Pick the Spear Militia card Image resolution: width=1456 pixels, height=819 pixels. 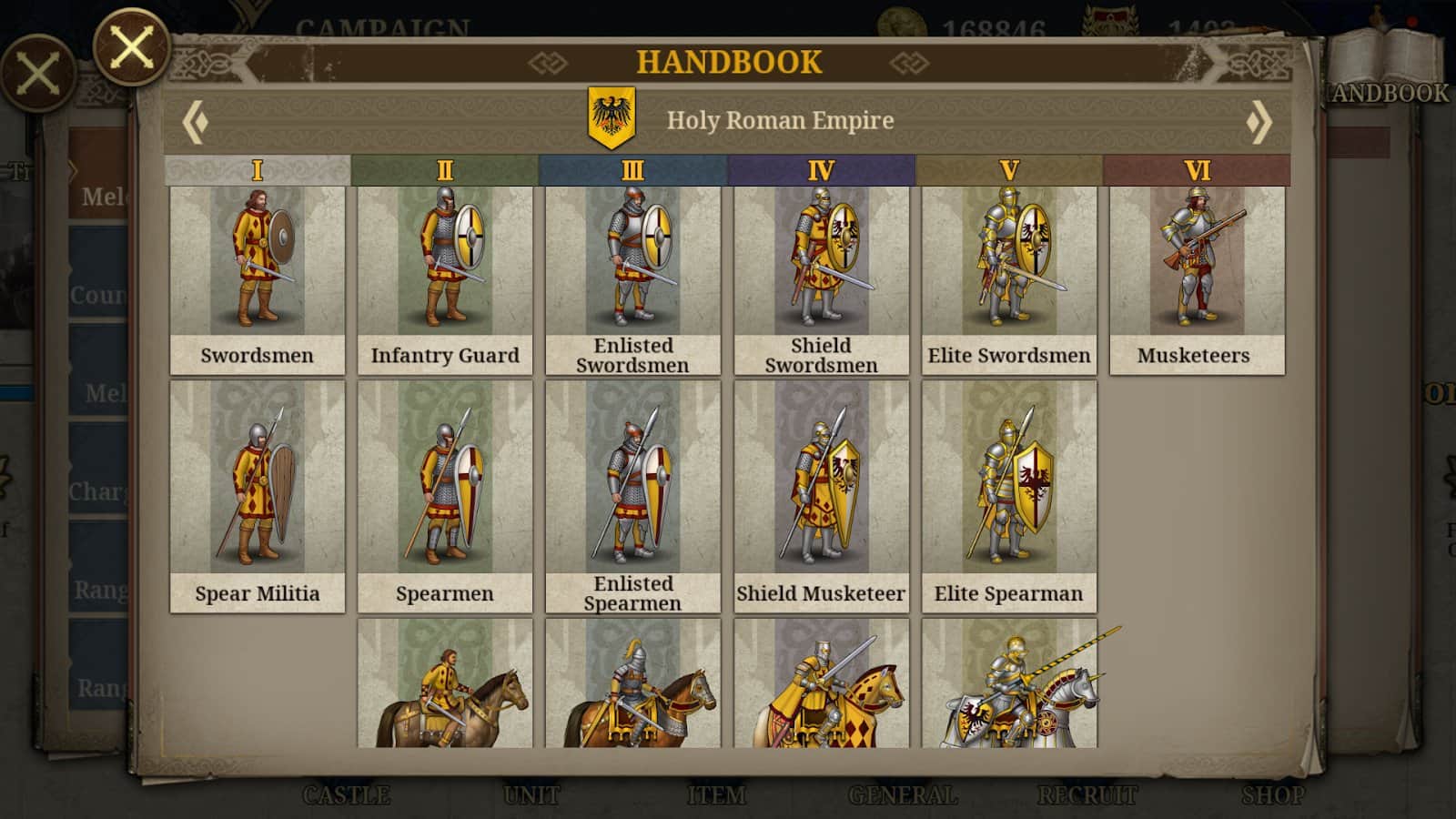coord(258,496)
